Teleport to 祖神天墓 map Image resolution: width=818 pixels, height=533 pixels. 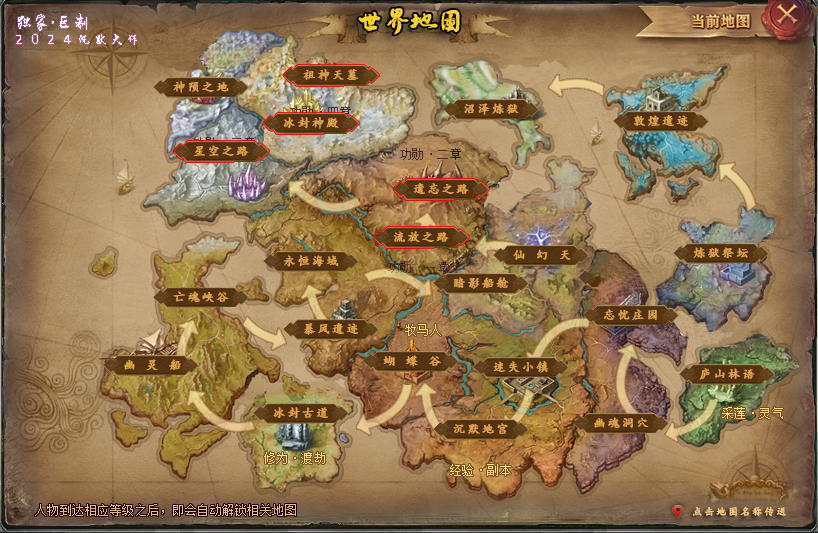331,75
